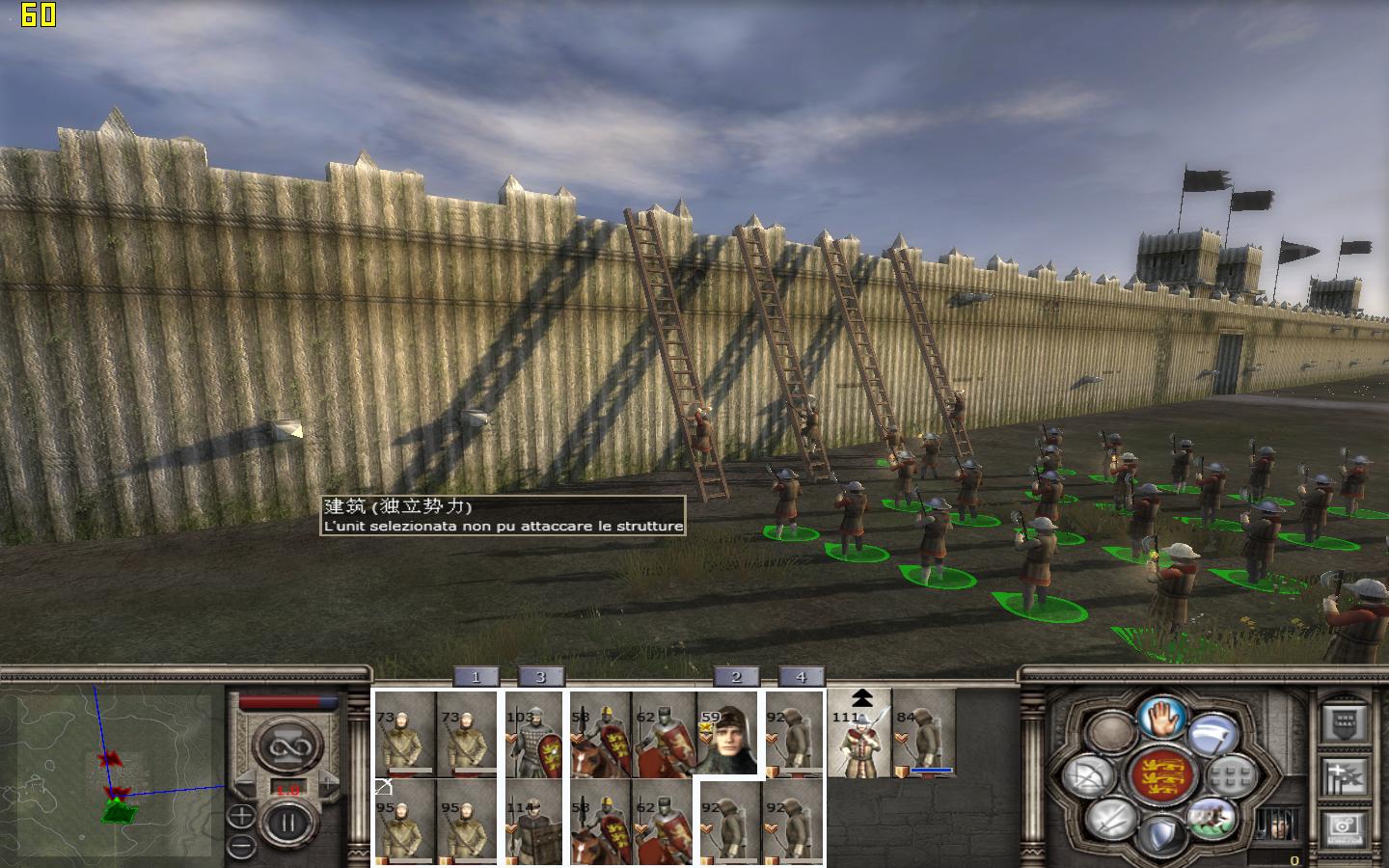This screenshot has width=1389, height=868.
Task: Activate the halt order hand icon
Action: pyautogui.click(x=1162, y=717)
